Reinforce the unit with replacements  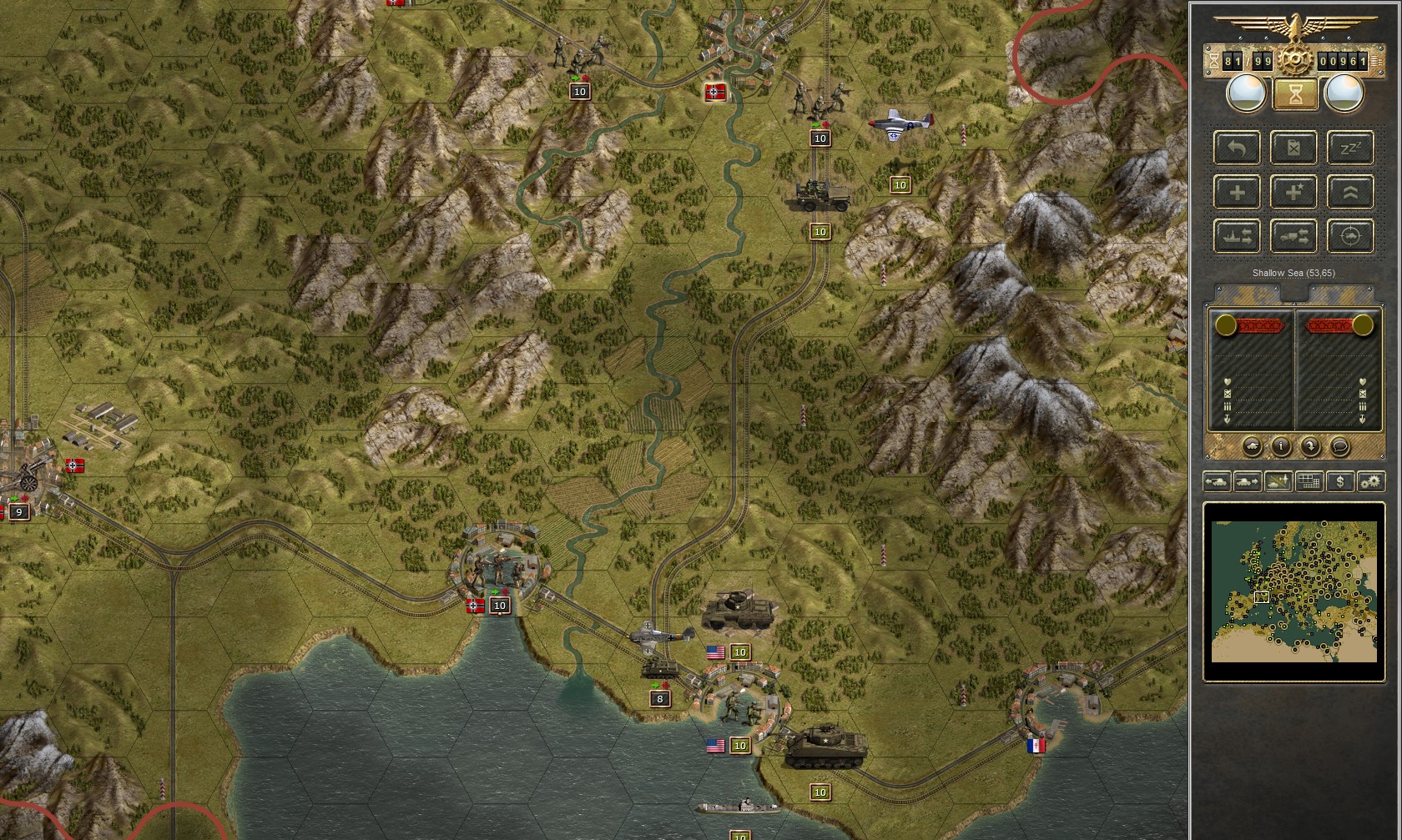click(1237, 192)
